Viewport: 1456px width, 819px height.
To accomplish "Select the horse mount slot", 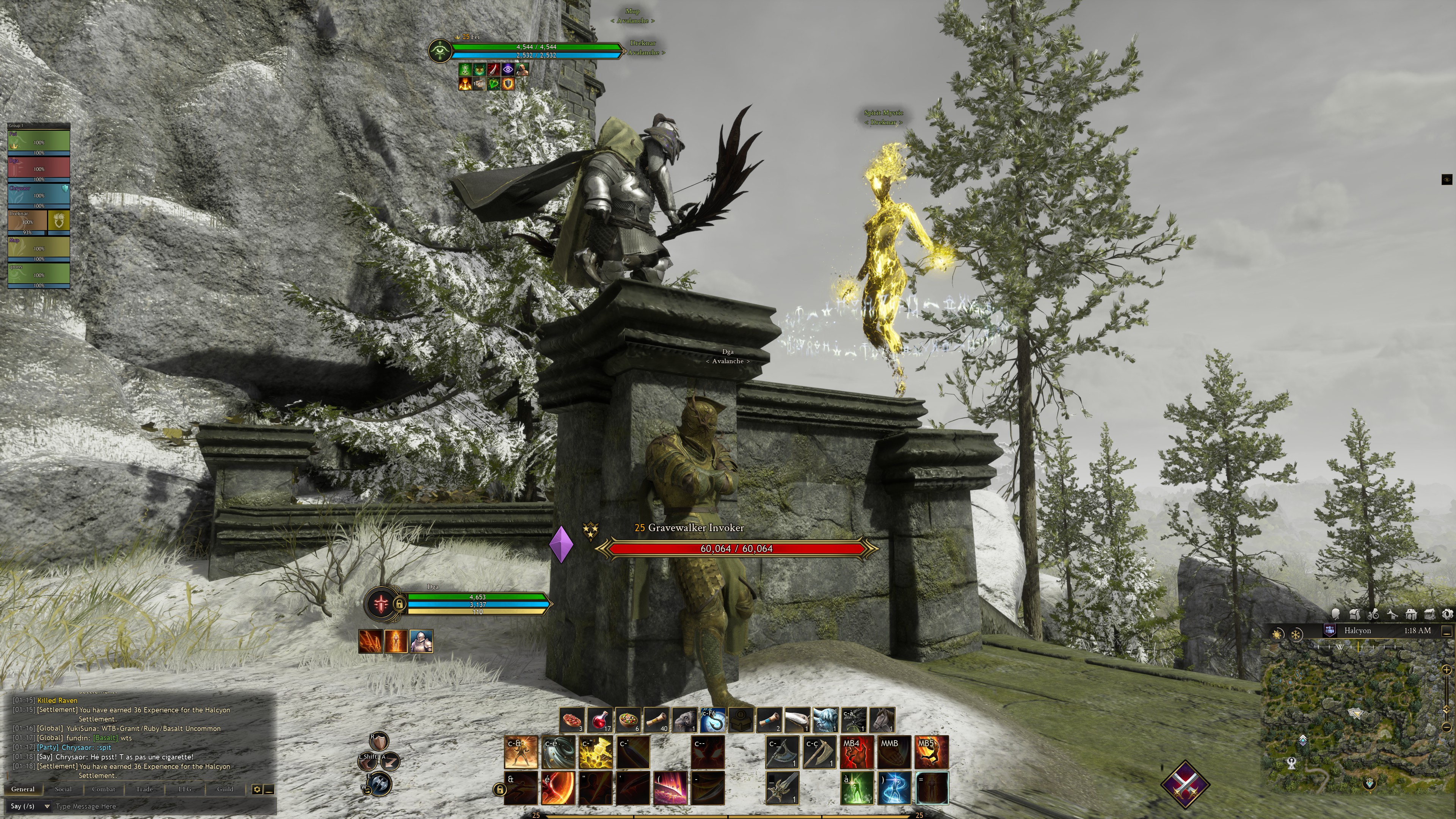I will (882, 720).
